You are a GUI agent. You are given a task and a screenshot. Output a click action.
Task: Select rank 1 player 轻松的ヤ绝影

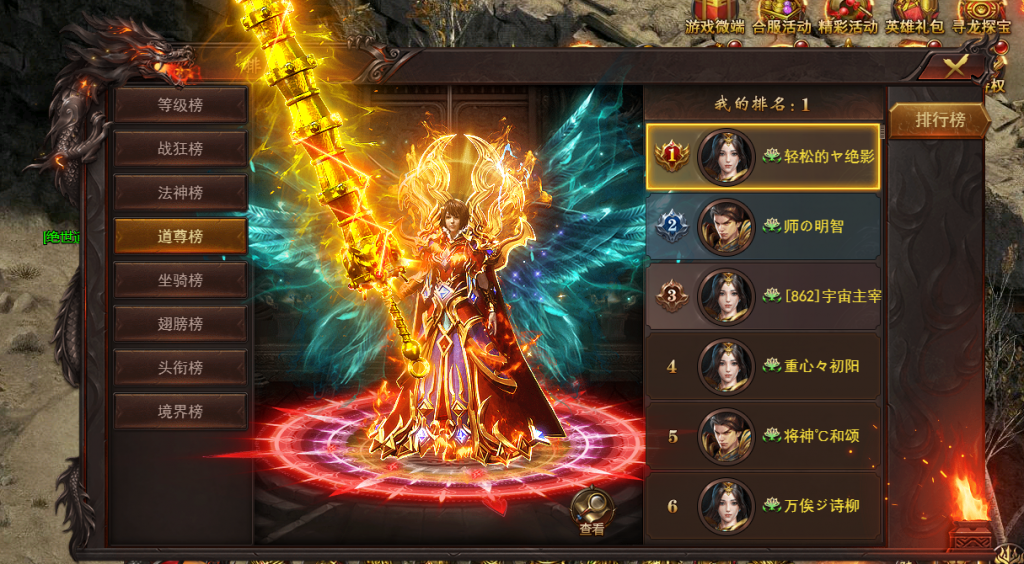click(x=763, y=157)
